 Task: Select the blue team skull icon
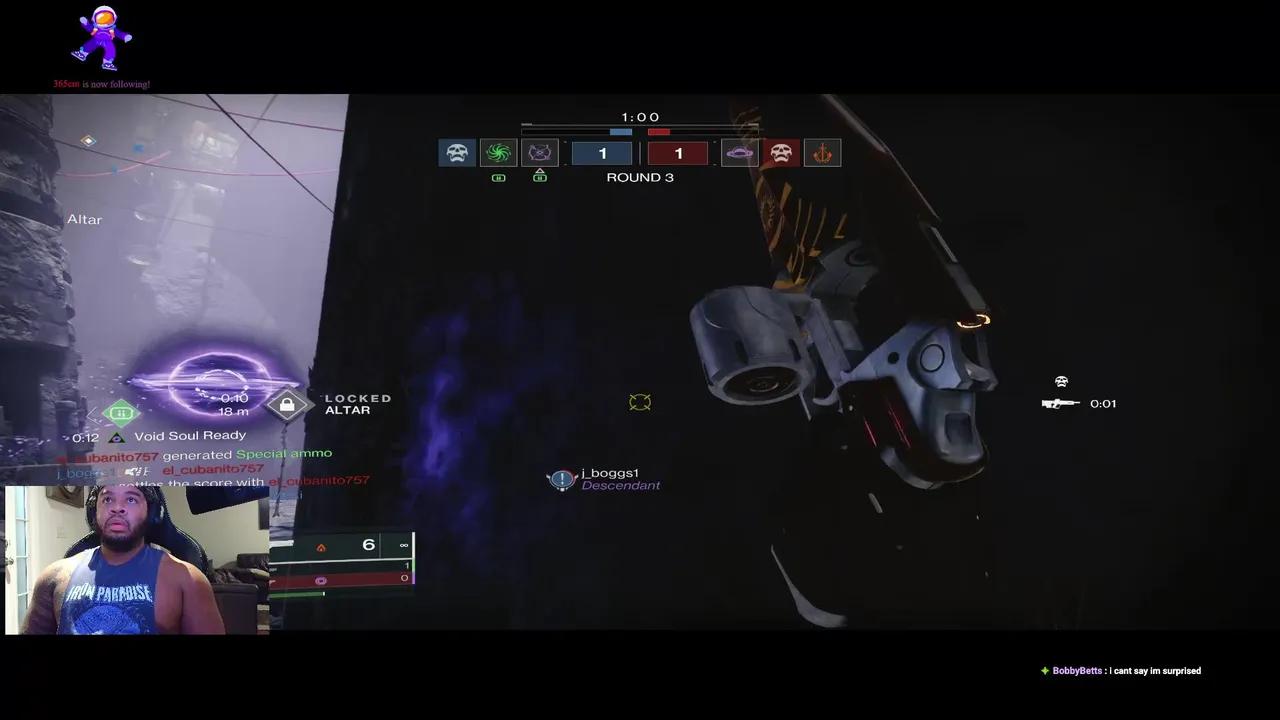click(457, 152)
